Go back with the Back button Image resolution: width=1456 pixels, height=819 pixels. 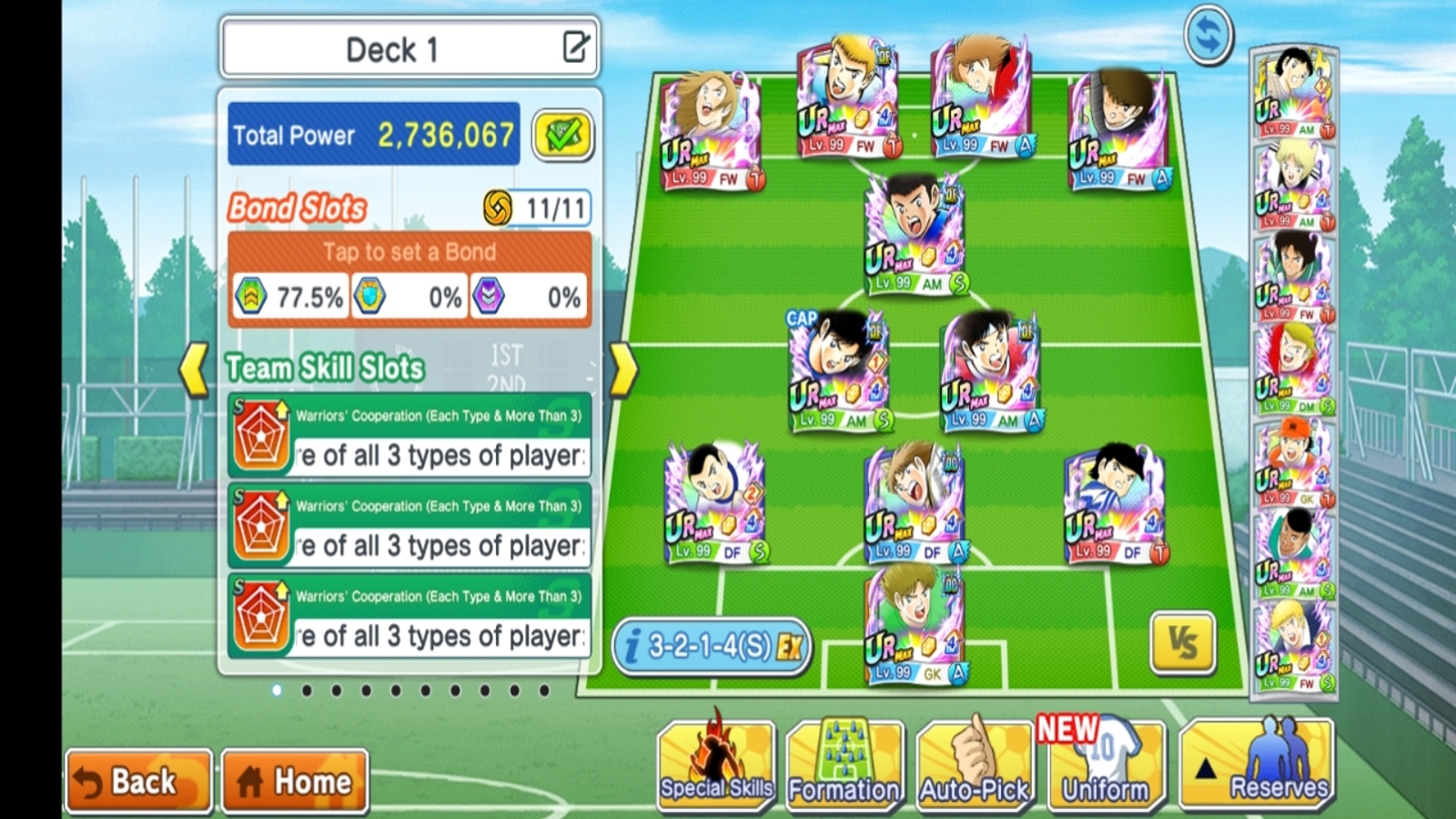tap(138, 781)
